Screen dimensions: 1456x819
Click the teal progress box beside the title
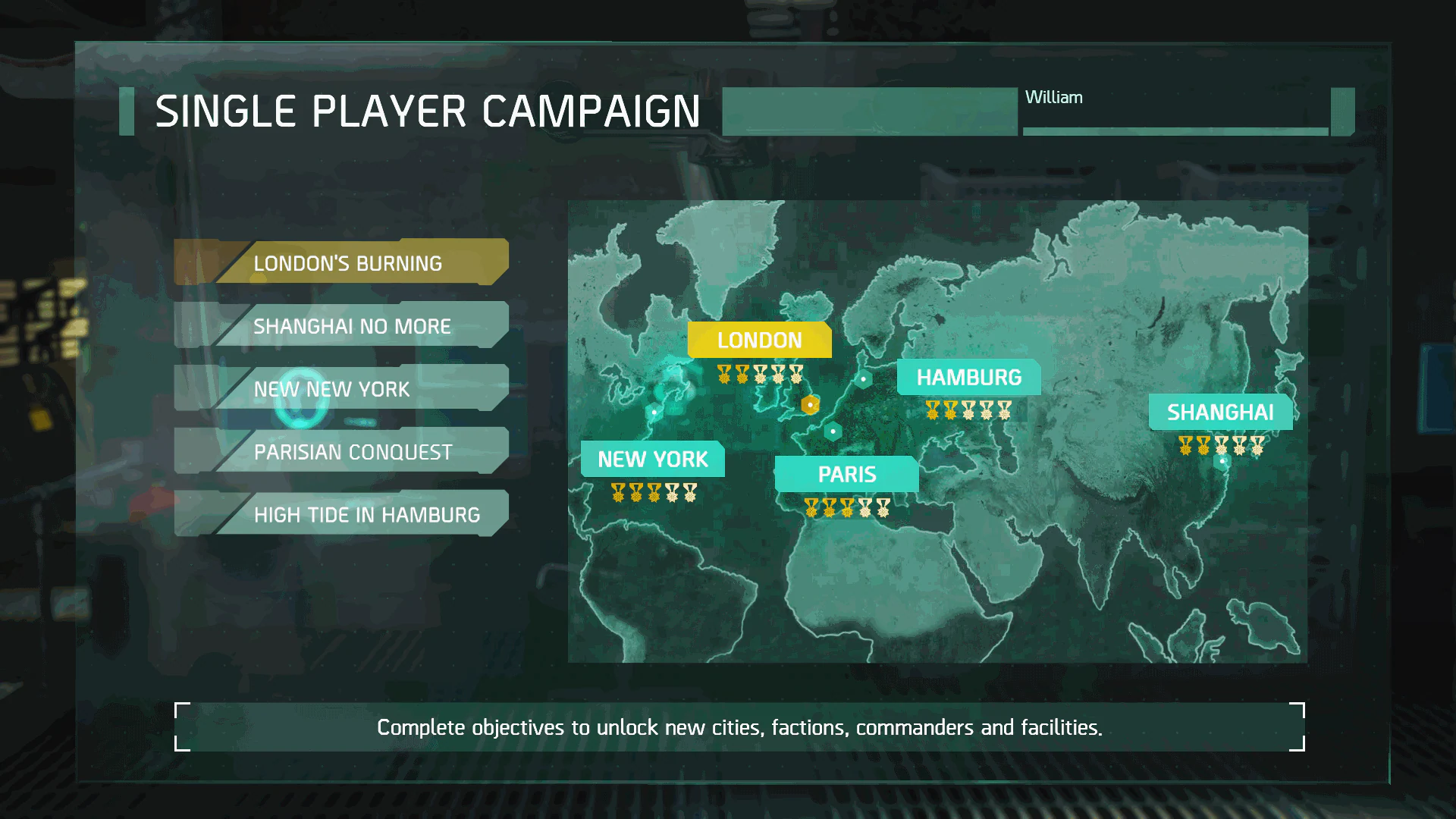pyautogui.click(x=870, y=111)
